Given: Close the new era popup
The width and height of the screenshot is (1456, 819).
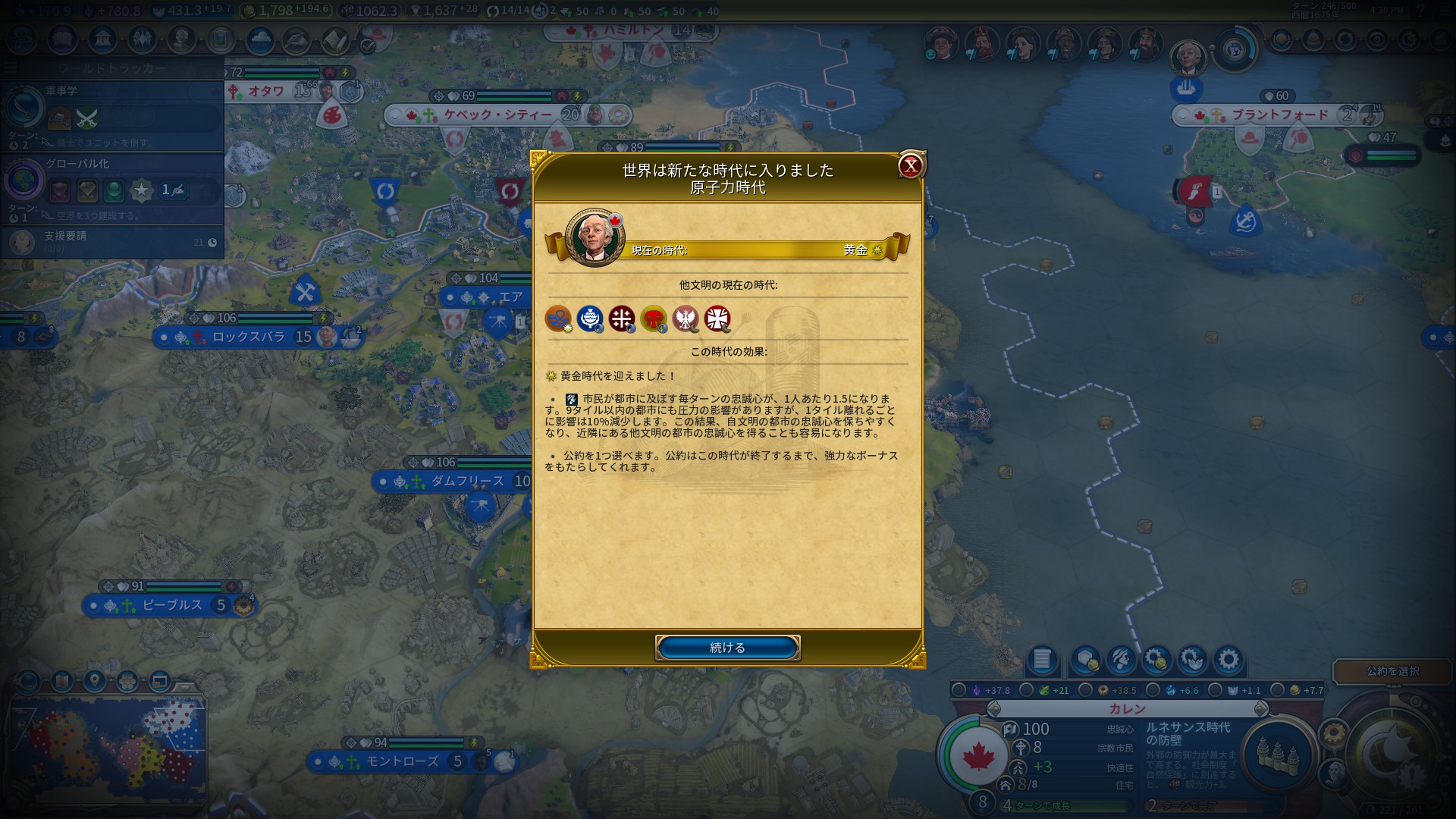Looking at the screenshot, I should pyautogui.click(x=910, y=166).
